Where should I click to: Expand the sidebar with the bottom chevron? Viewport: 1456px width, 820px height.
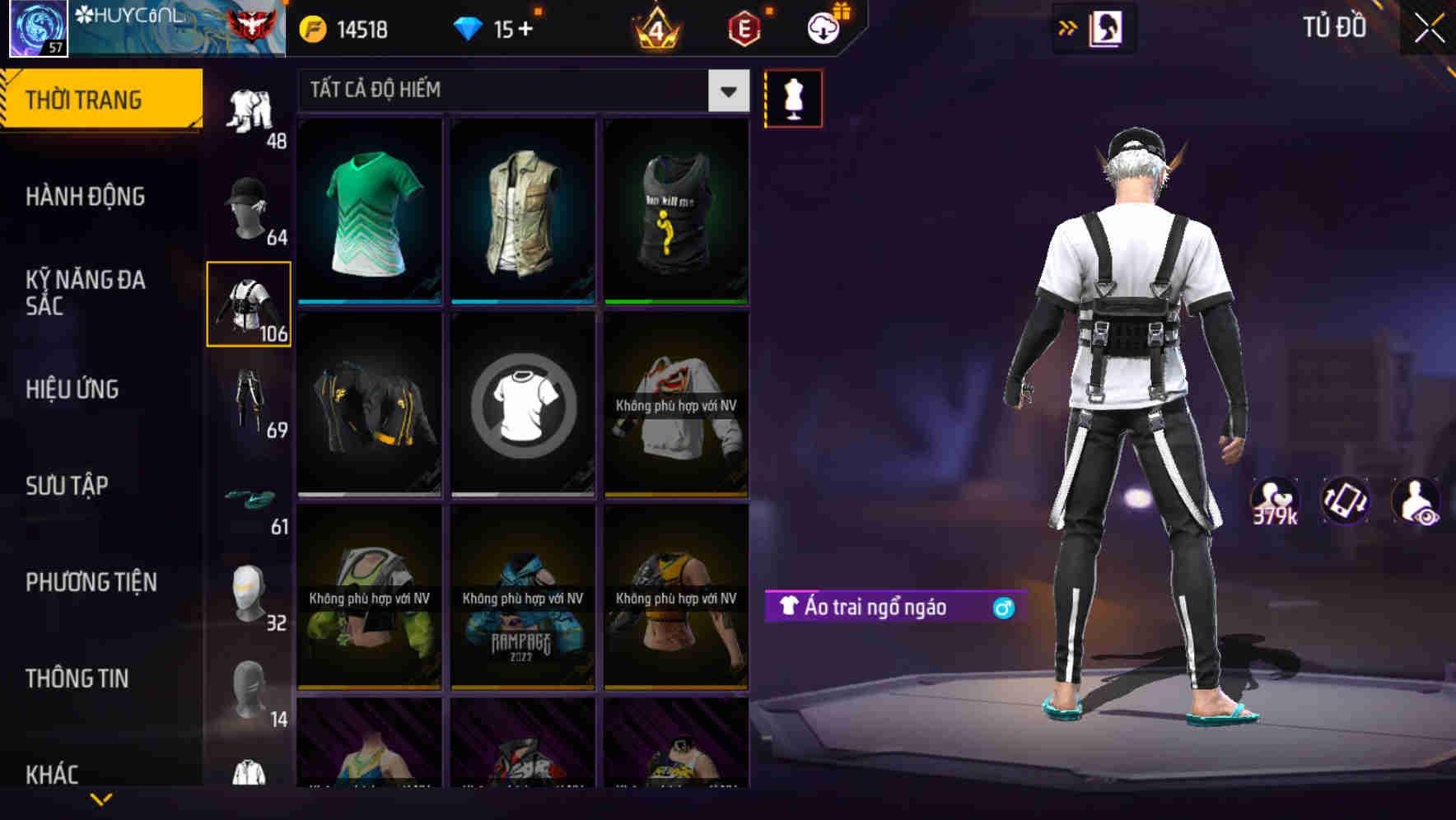point(101,799)
